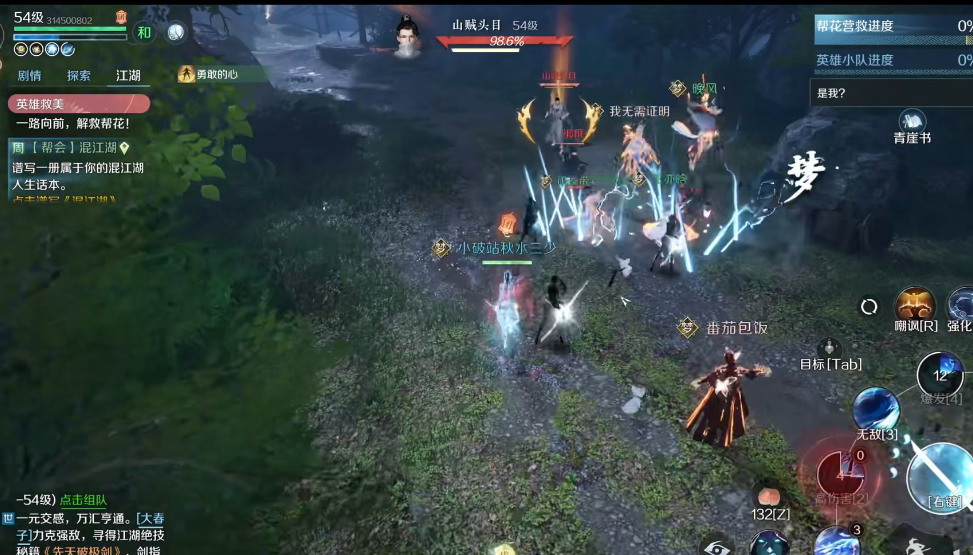
Task: Click the 点击组队 team-up link
Action: [x=83, y=500]
